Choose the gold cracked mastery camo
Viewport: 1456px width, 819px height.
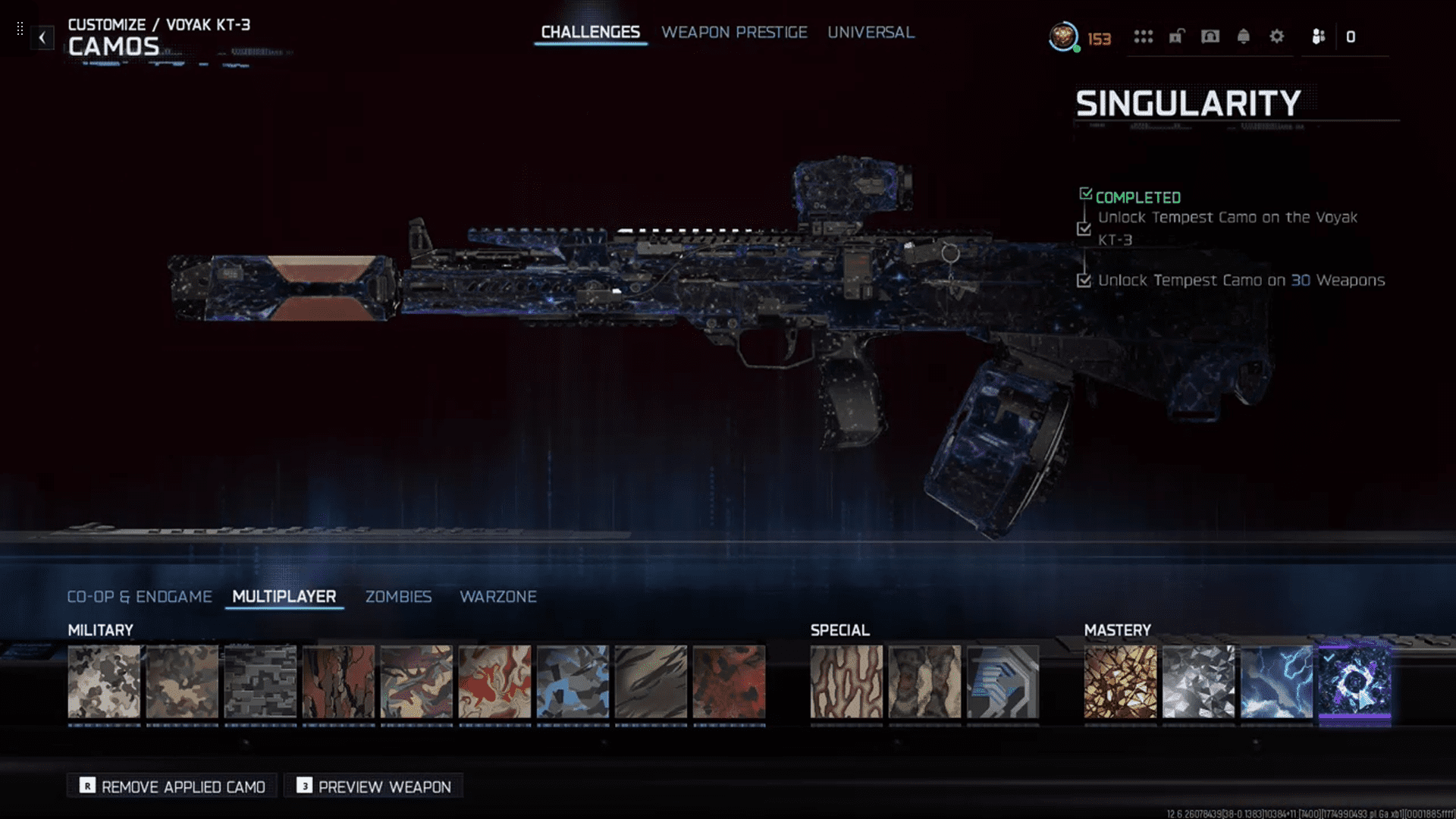(x=1120, y=682)
